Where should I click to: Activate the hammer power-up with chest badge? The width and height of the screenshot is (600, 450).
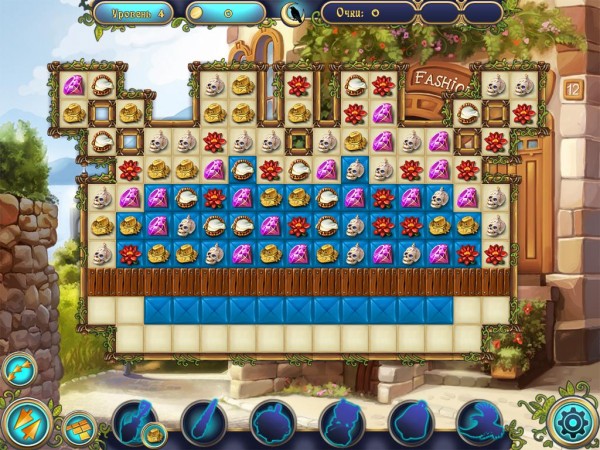134,422
